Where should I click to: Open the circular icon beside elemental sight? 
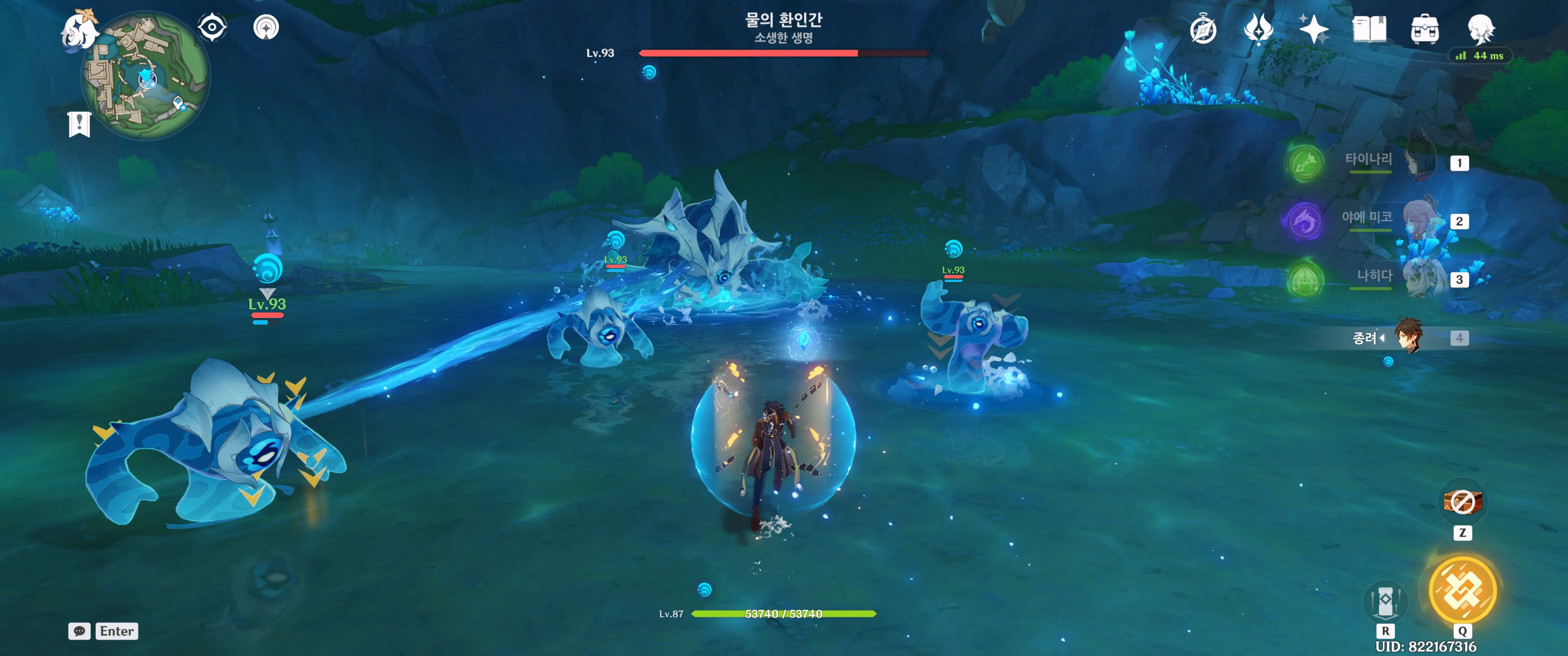coord(266,27)
